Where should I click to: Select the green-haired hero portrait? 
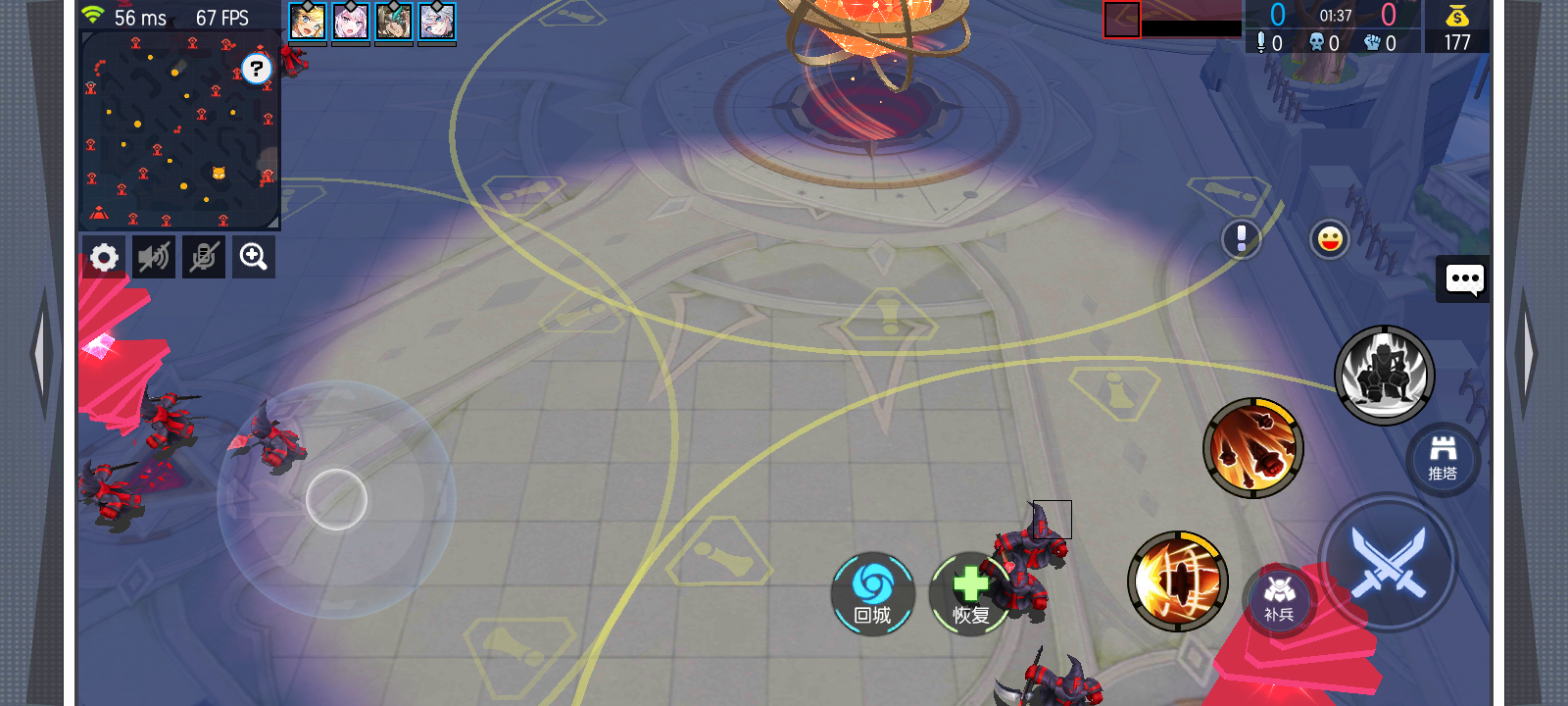tap(395, 20)
